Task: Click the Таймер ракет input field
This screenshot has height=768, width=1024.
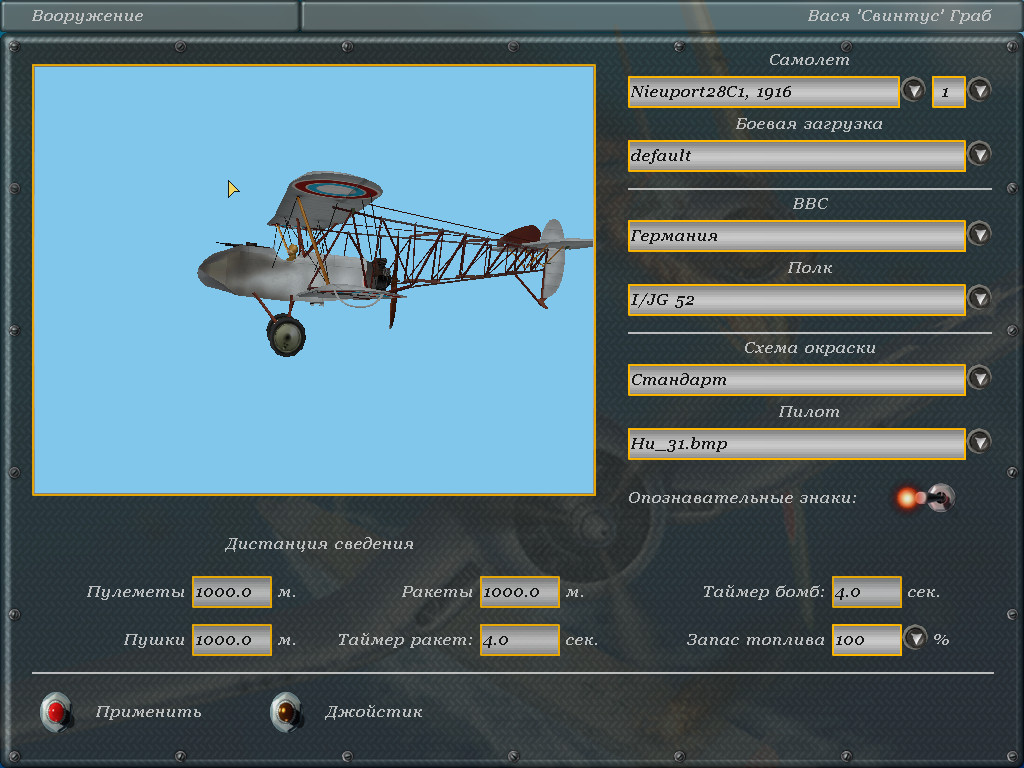Action: point(519,640)
